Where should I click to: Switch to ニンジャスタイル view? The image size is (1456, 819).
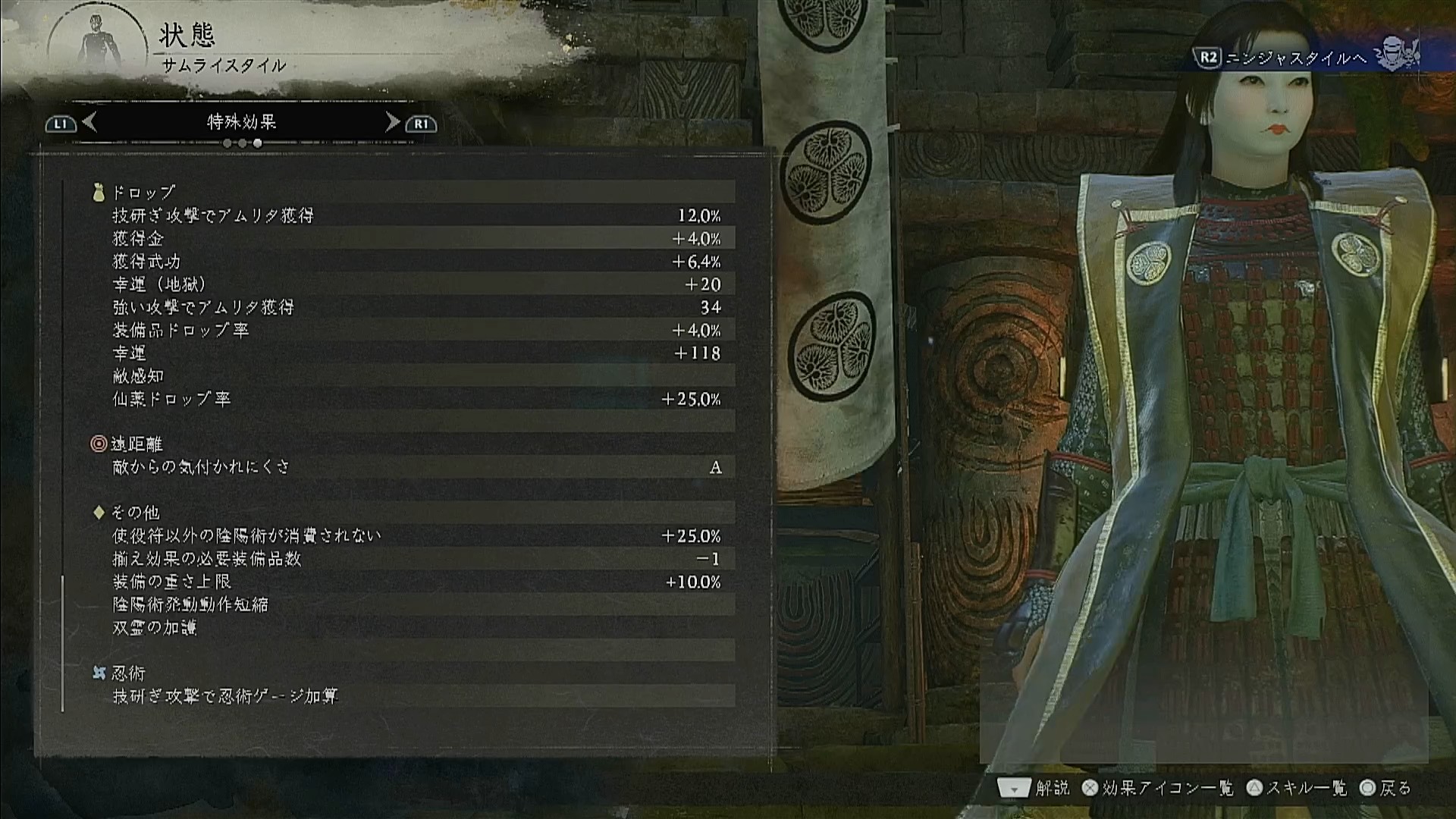(x=1295, y=58)
